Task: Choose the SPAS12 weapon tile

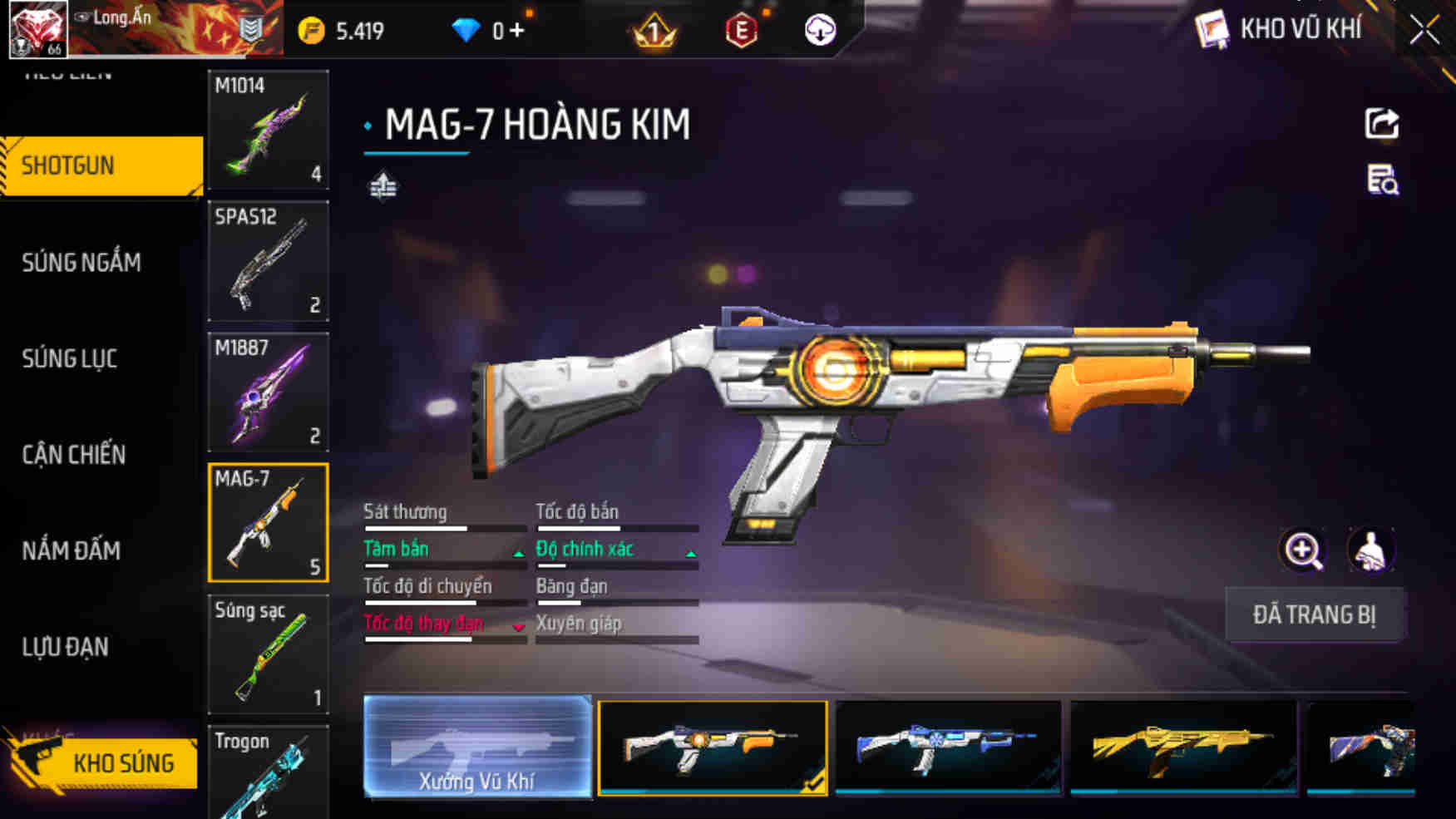Action: tap(268, 261)
